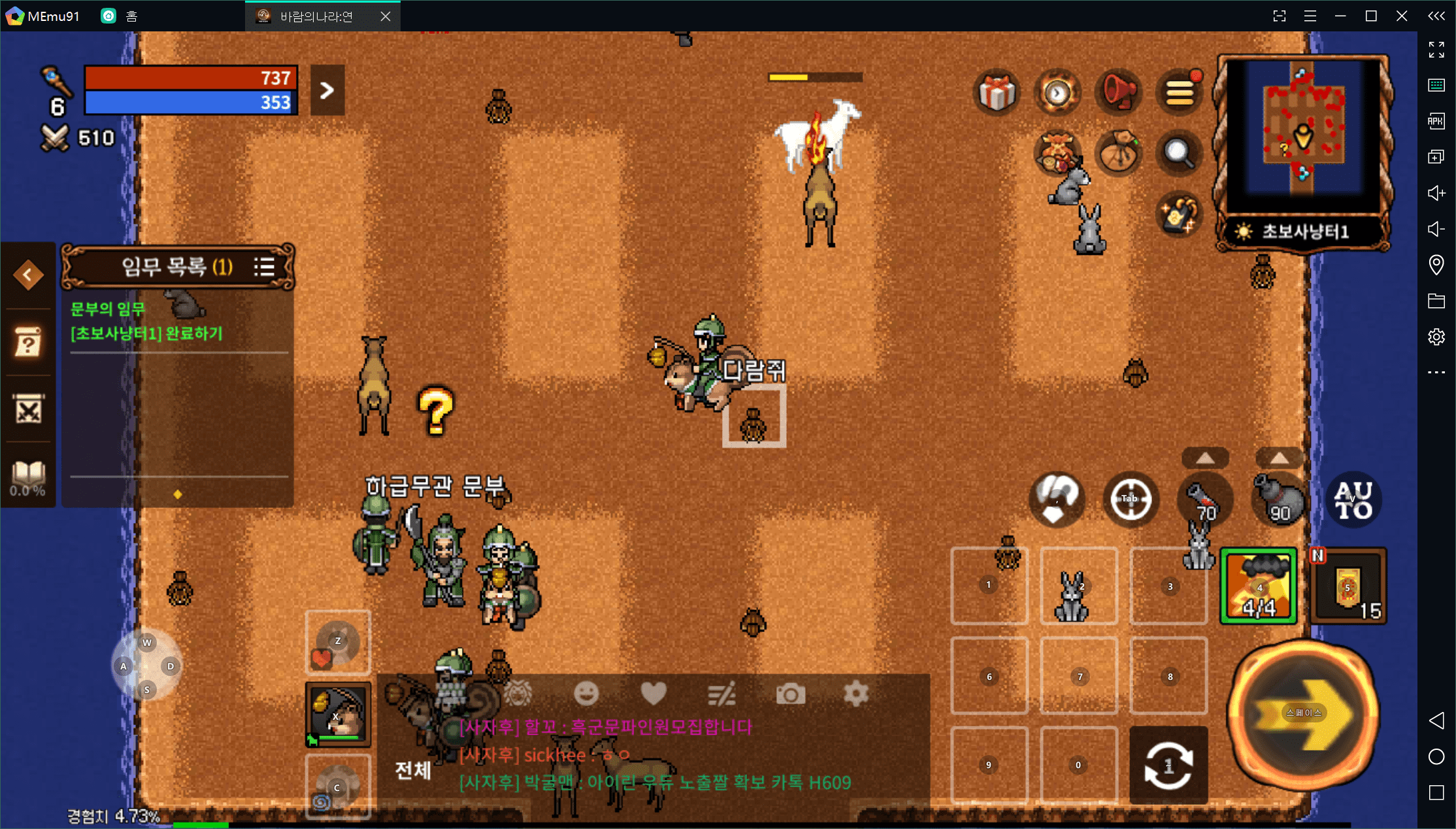Tap the large yellow arrow attack button
Viewport: 1456px width, 829px height.
tap(1304, 714)
